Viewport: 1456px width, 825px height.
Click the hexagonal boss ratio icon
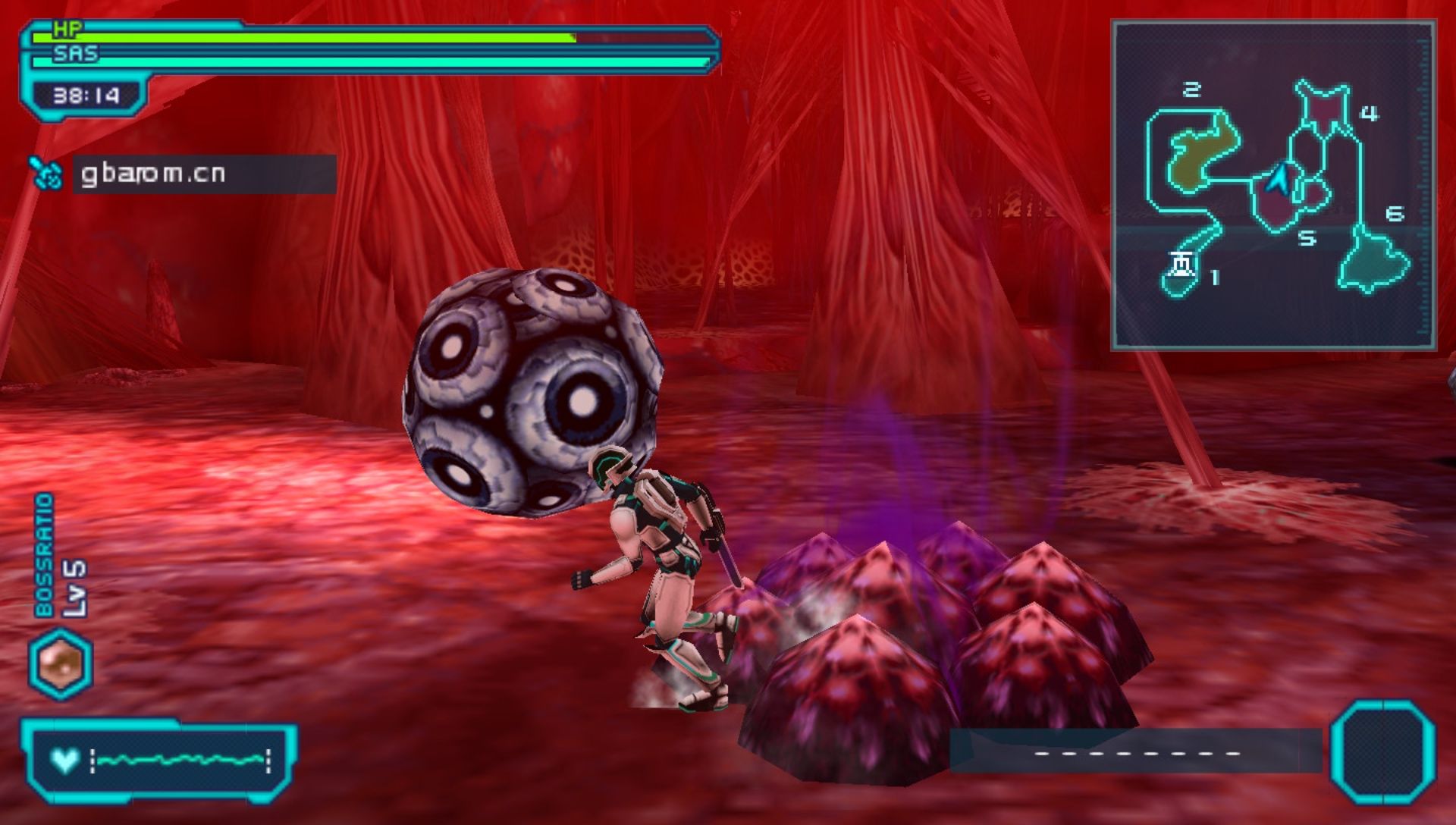click(61, 663)
